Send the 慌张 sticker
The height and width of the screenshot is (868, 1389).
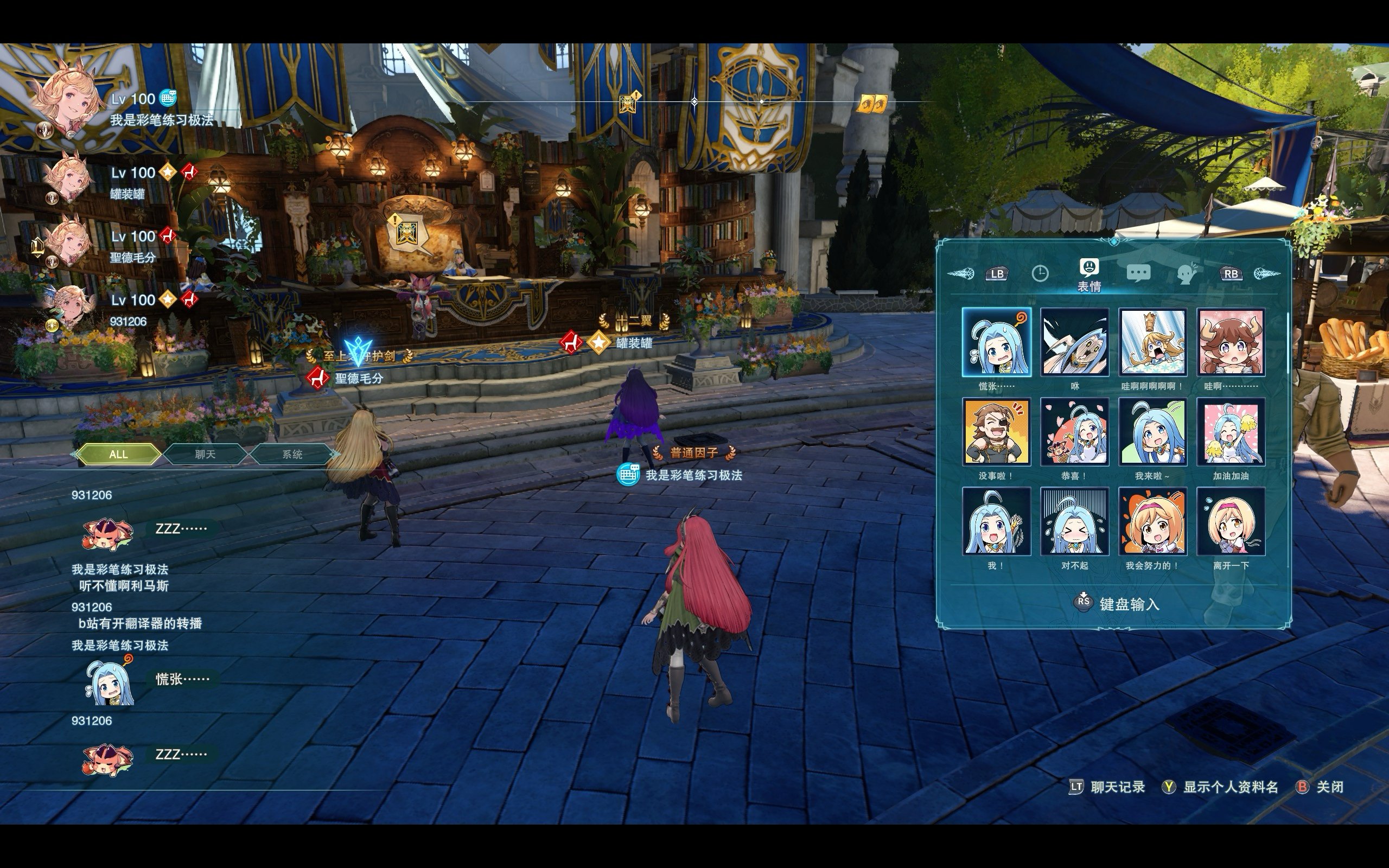[x=996, y=342]
